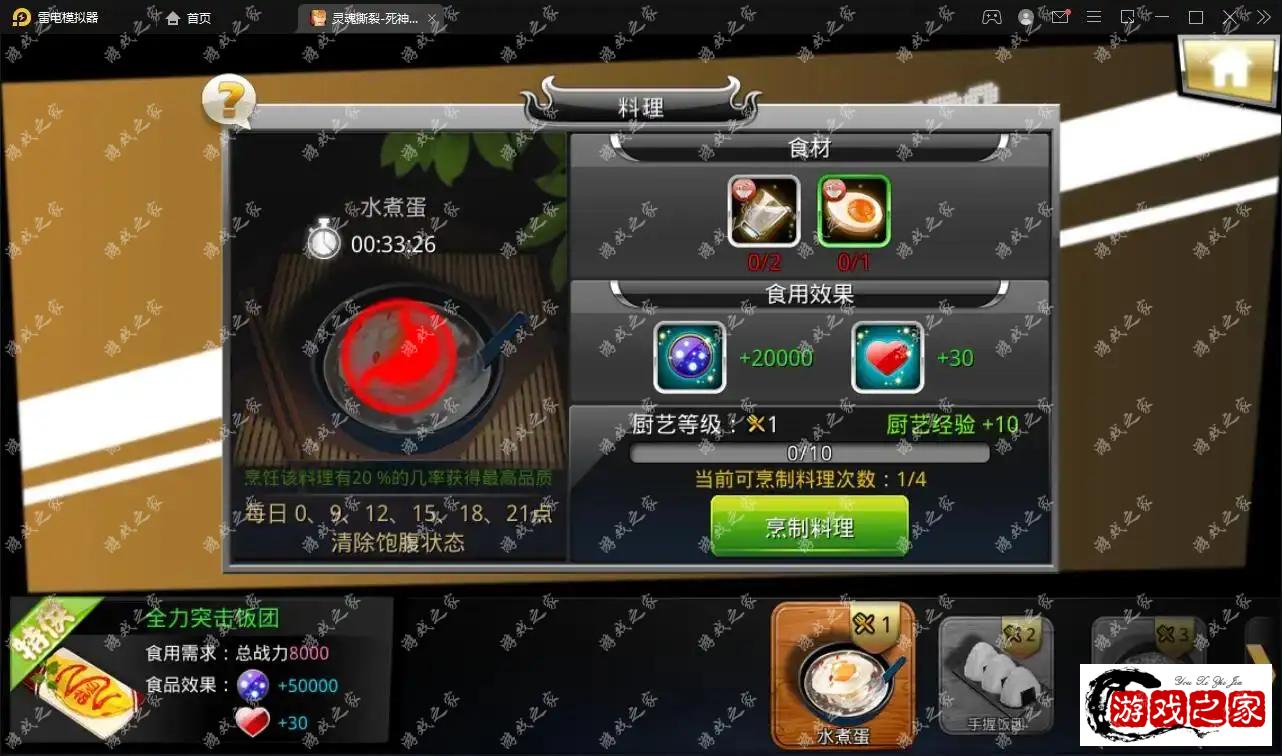Tap the red heart effect icon
Screen dimensions: 1282x756
(887, 357)
